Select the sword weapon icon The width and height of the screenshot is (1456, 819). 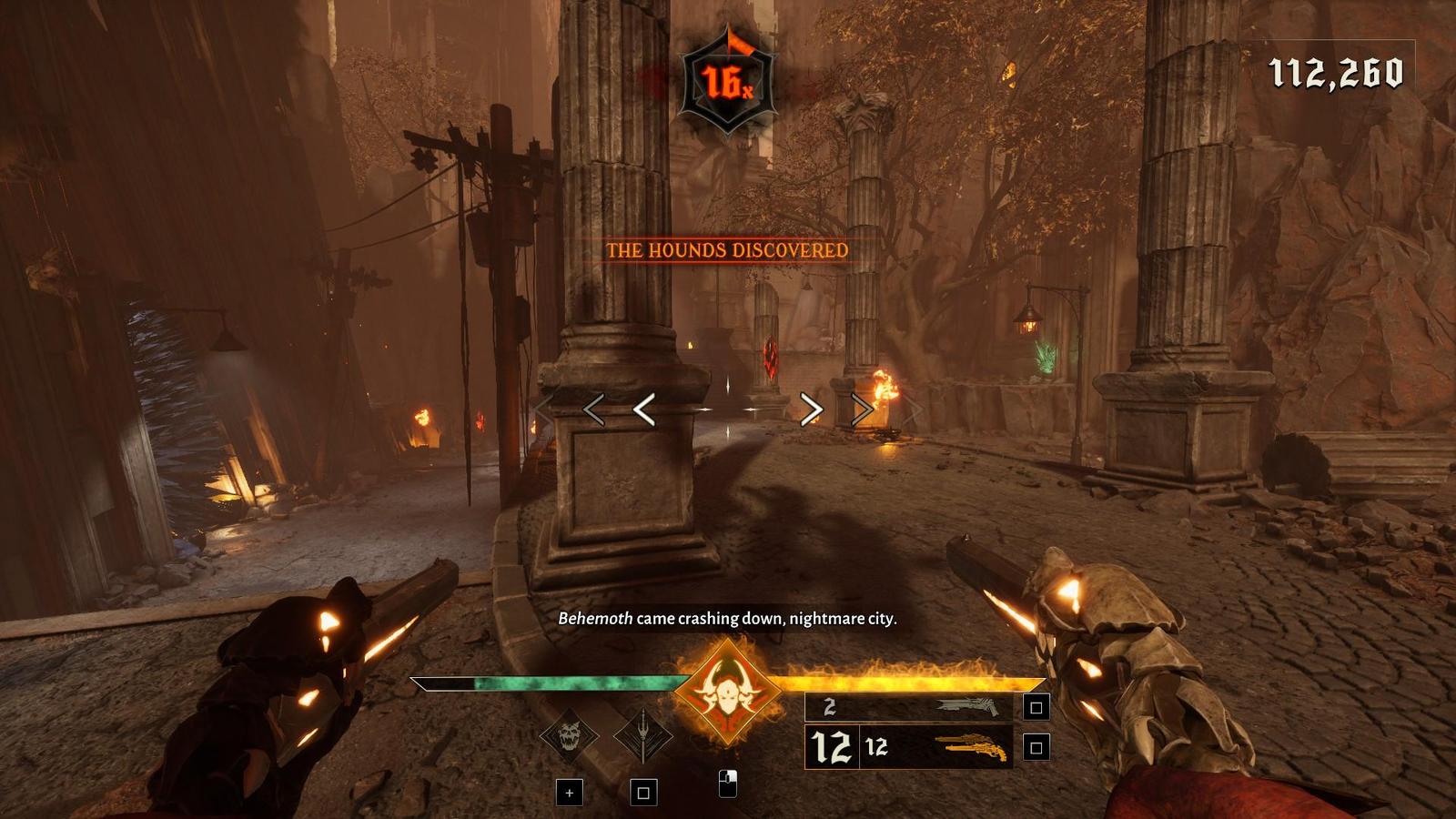click(642, 736)
